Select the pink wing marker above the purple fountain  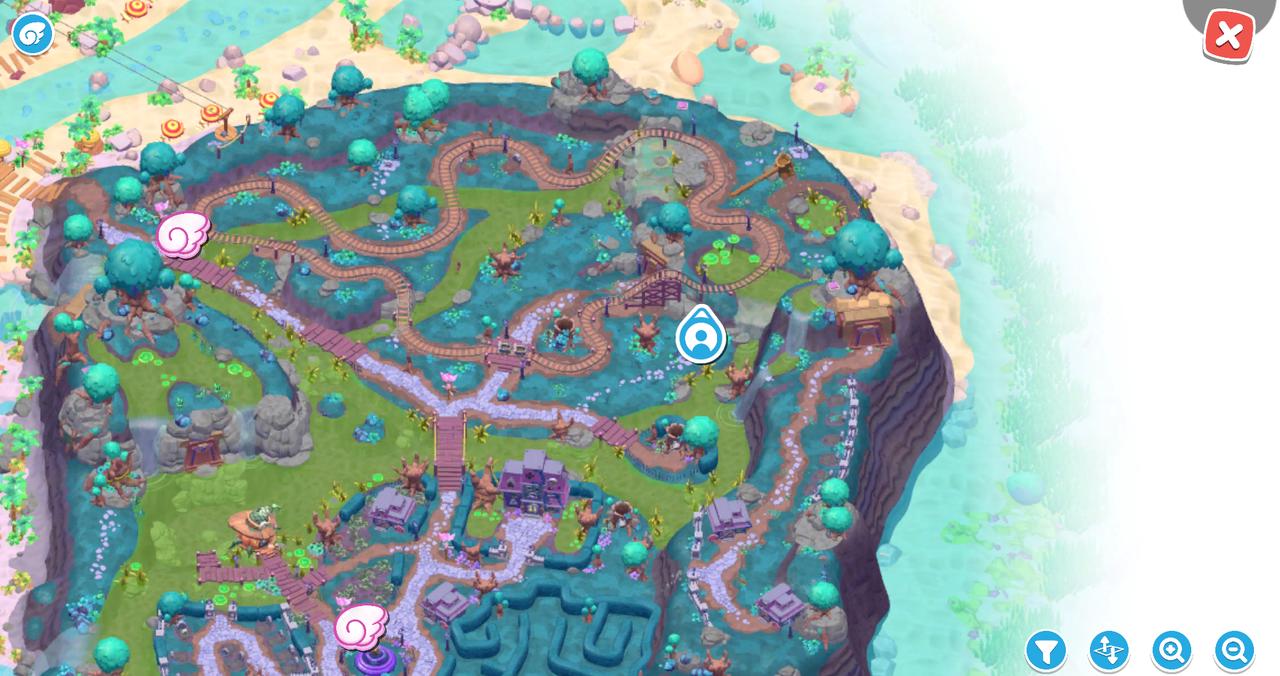(360, 626)
